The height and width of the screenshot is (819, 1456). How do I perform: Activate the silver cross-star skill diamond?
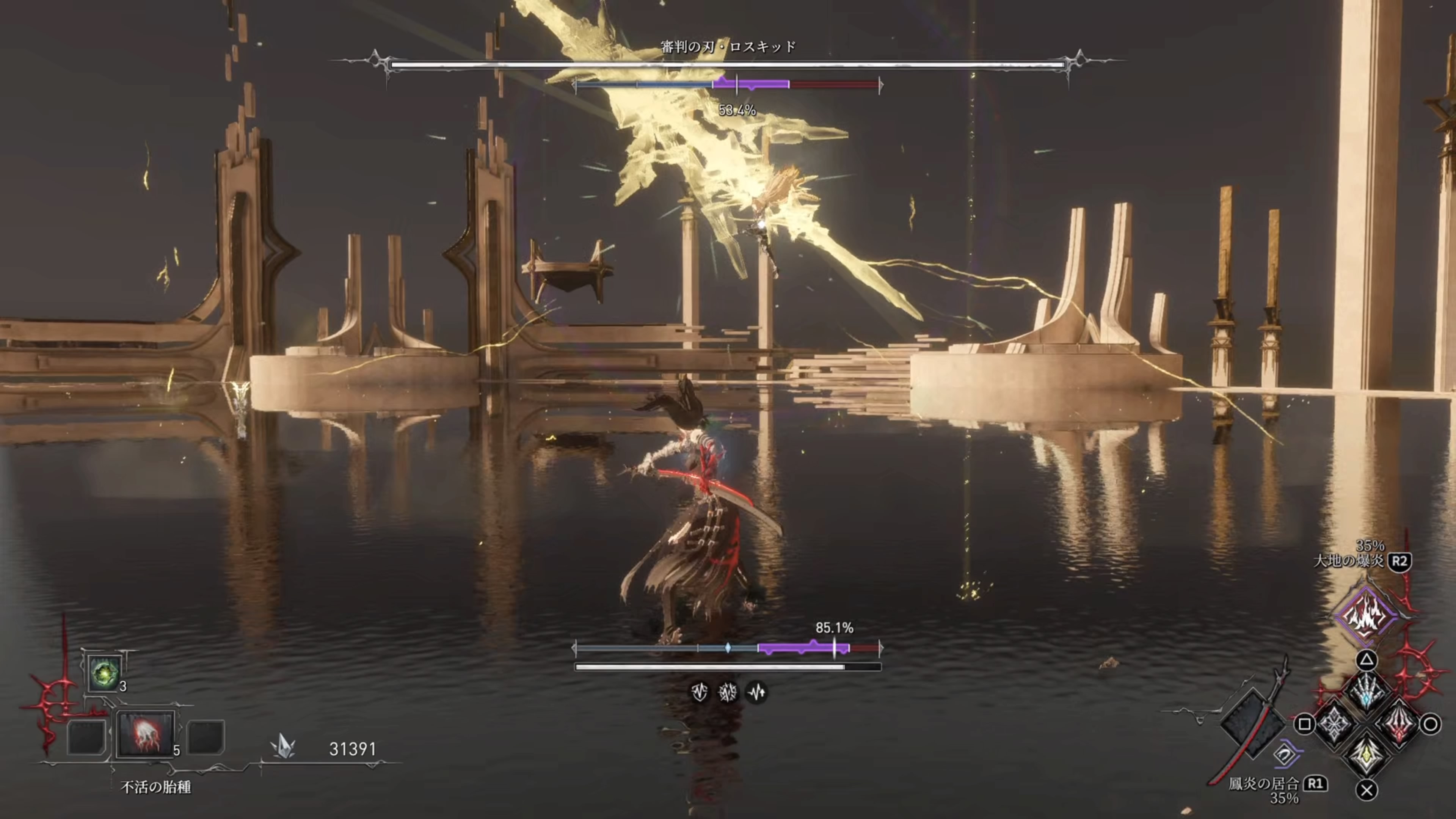pyautogui.click(x=1335, y=724)
